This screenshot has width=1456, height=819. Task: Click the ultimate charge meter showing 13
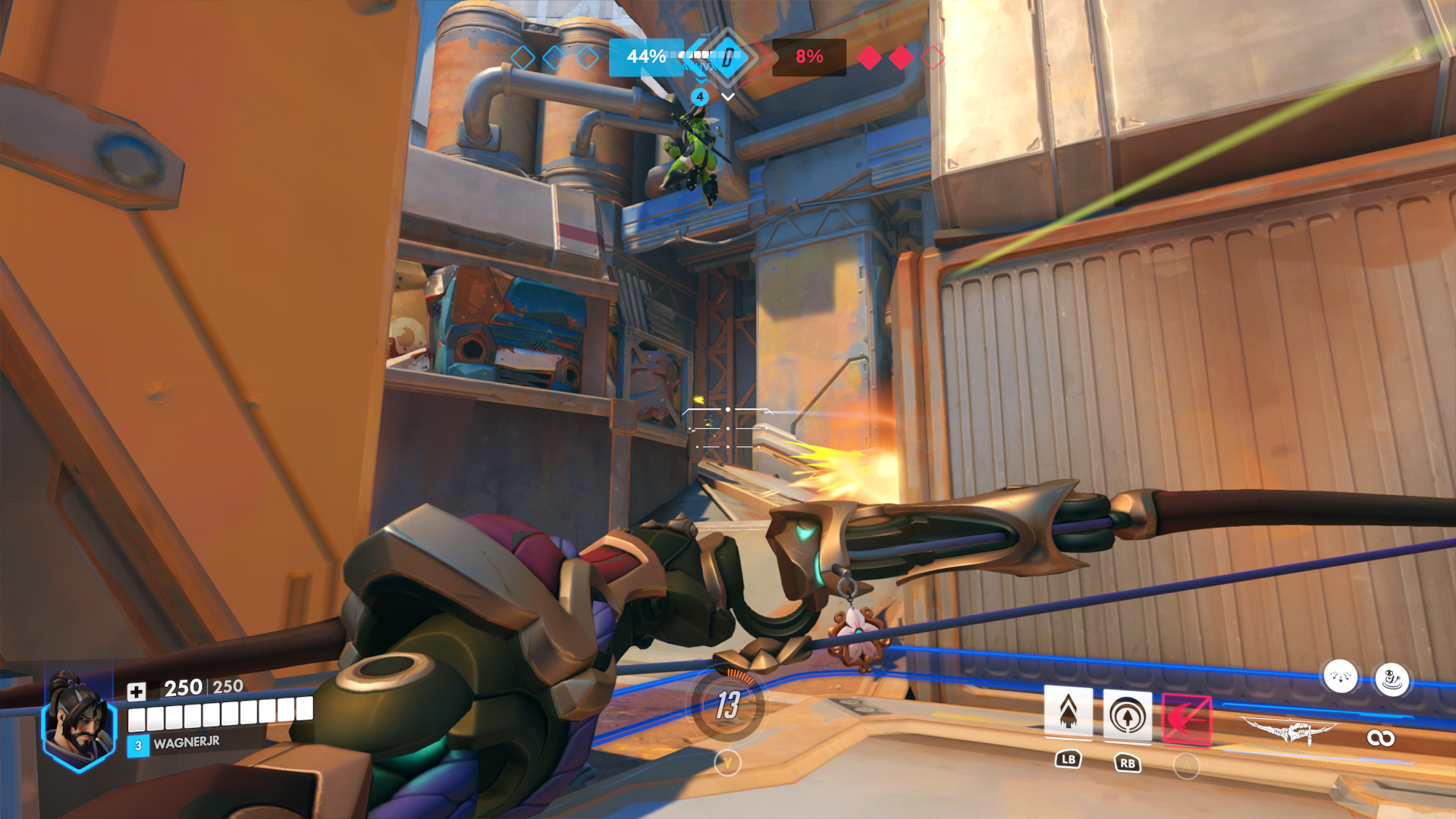point(727,705)
